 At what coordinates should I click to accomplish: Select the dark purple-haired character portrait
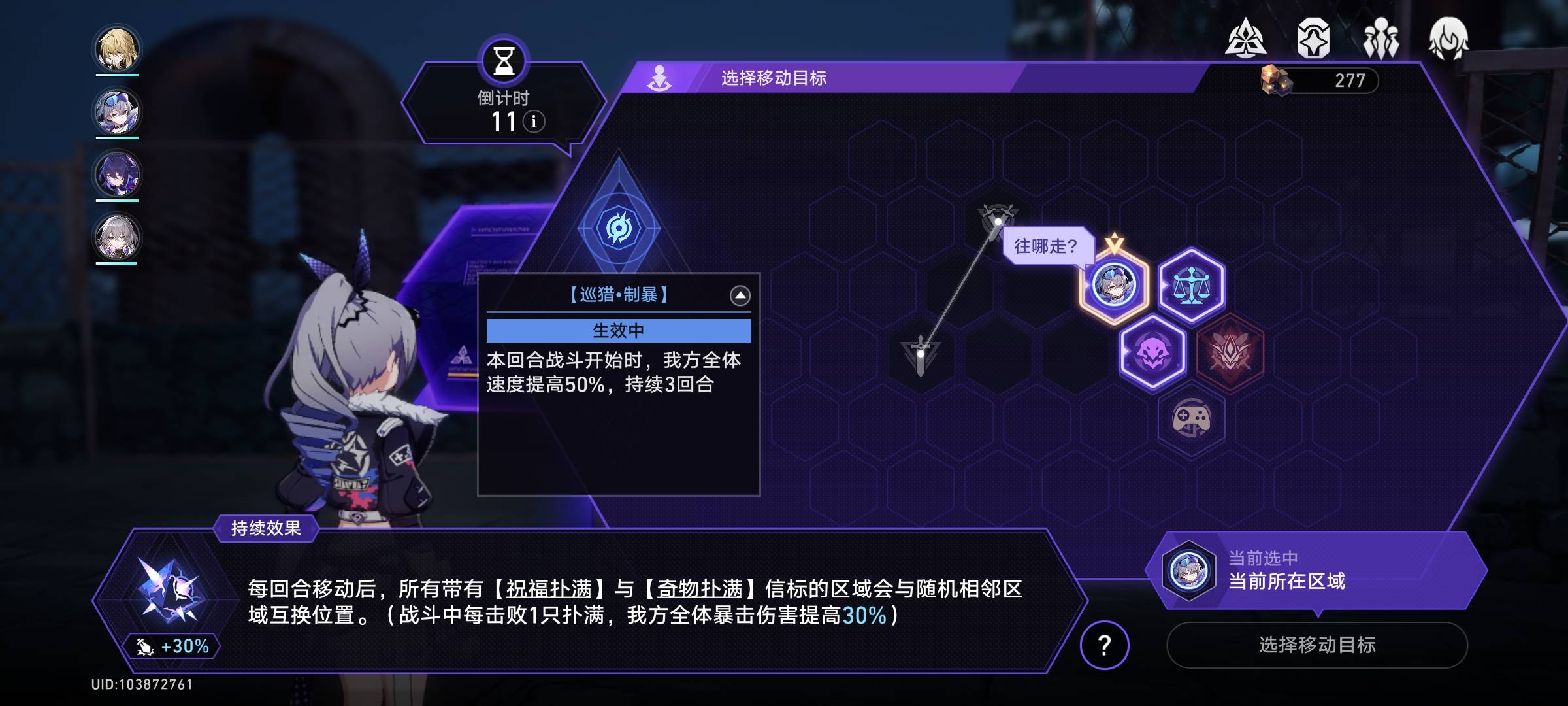tap(117, 175)
